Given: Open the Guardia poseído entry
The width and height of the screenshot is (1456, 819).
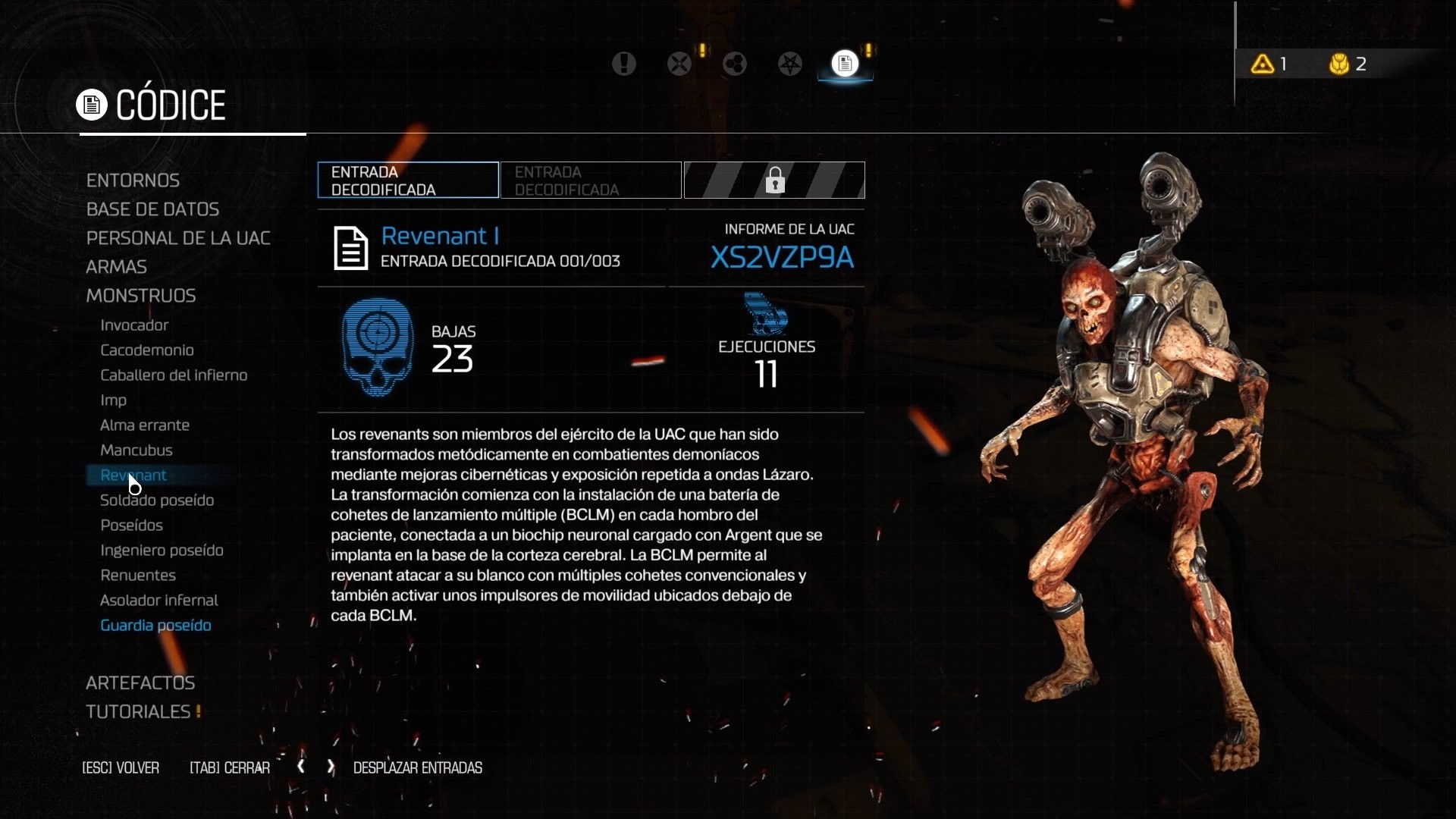Looking at the screenshot, I should tap(155, 626).
